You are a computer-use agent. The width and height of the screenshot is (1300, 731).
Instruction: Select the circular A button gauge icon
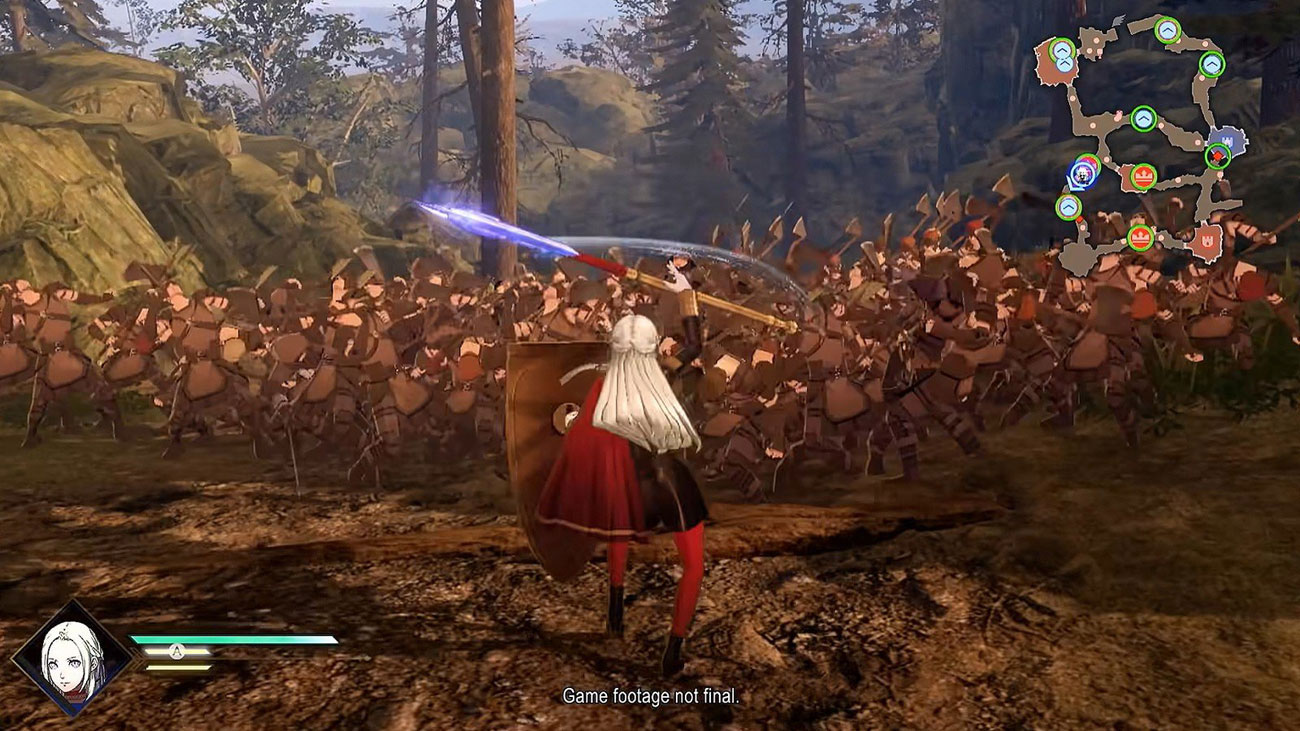176,650
